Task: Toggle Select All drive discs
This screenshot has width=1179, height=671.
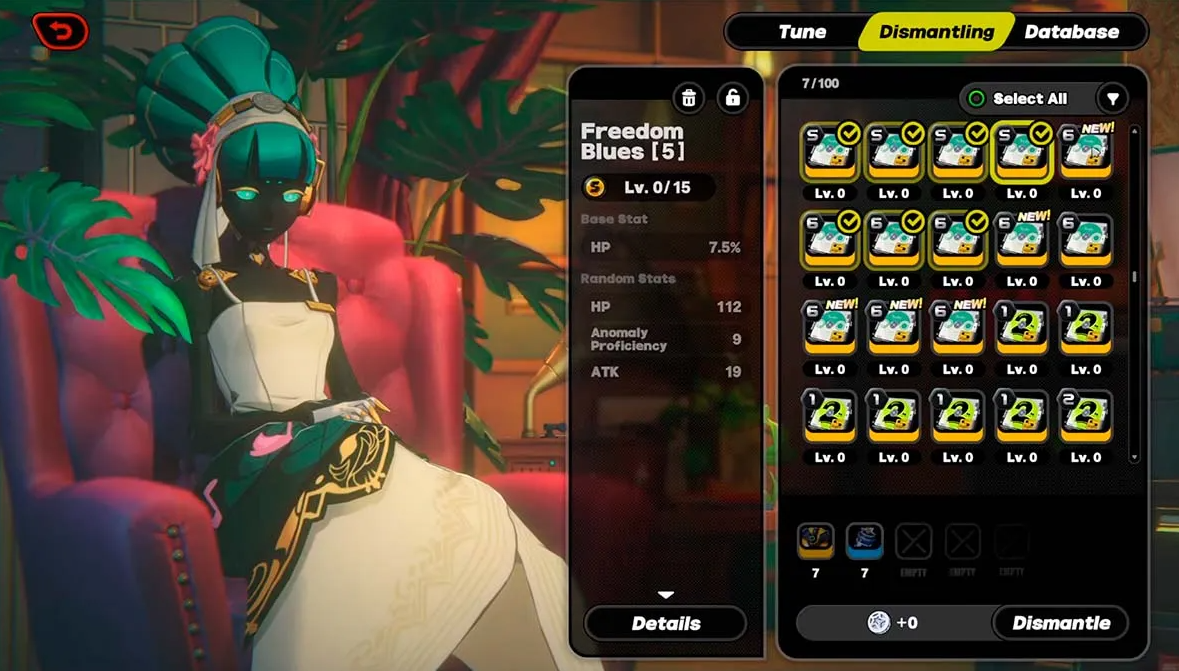Action: (x=1018, y=98)
